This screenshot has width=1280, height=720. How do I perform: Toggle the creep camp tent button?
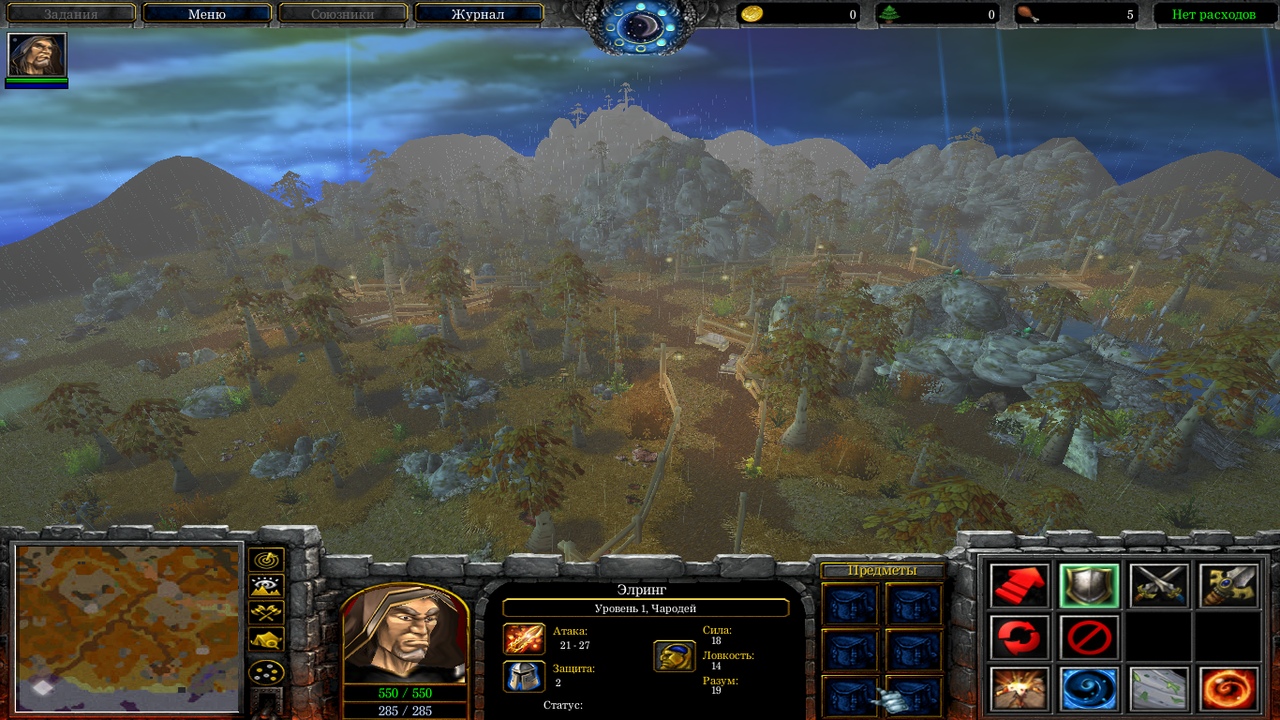267,640
